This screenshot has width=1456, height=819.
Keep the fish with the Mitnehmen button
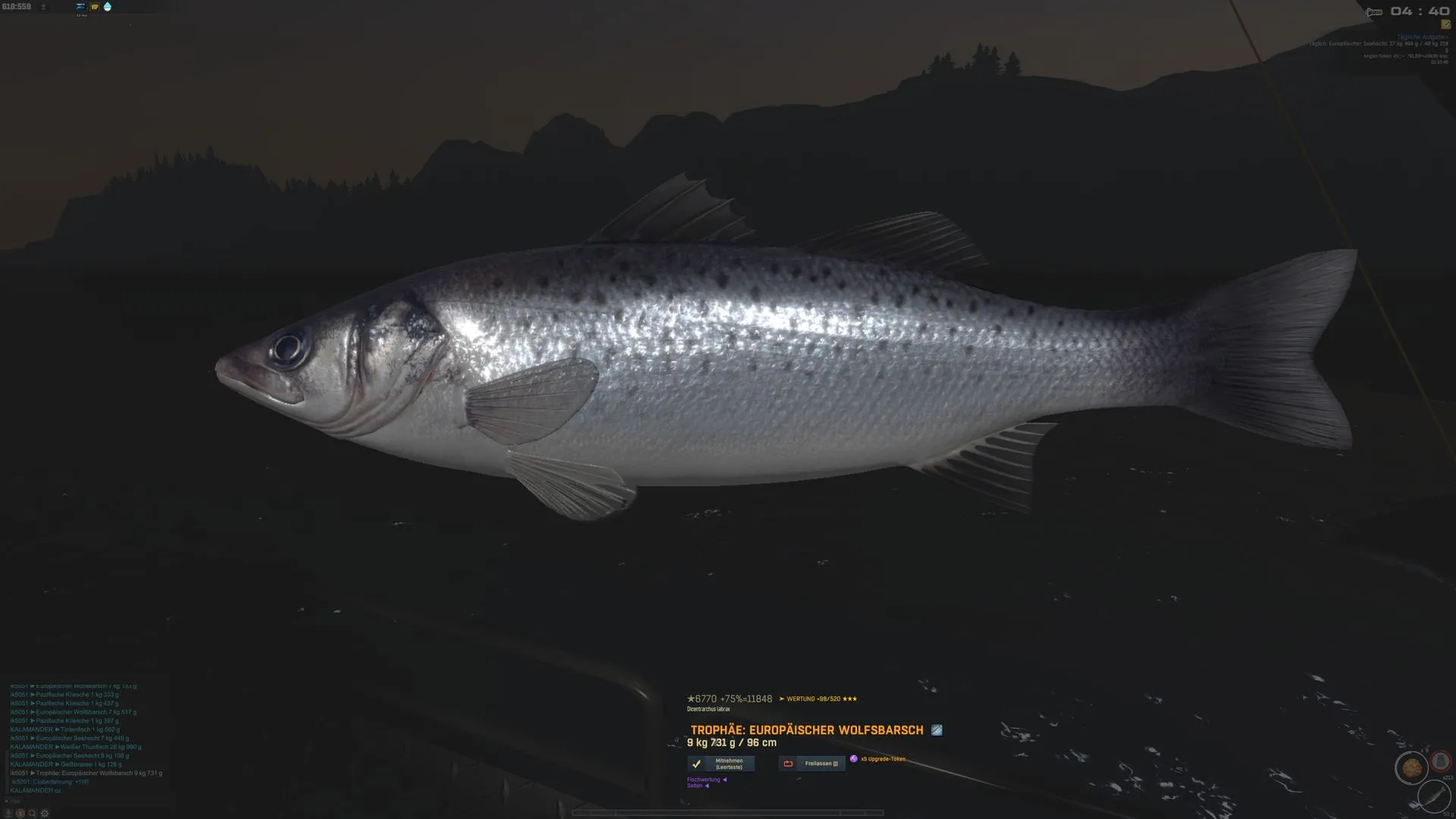[721, 764]
